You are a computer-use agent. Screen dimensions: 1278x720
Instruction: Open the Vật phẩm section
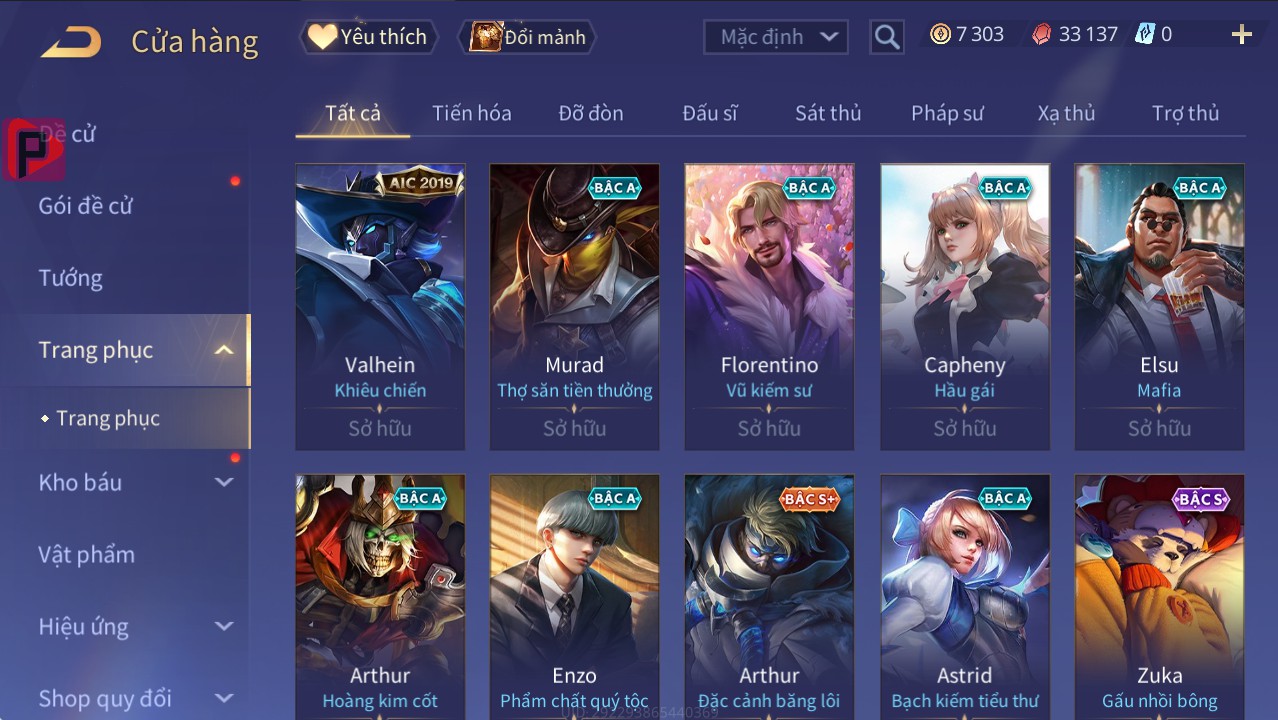click(x=86, y=554)
